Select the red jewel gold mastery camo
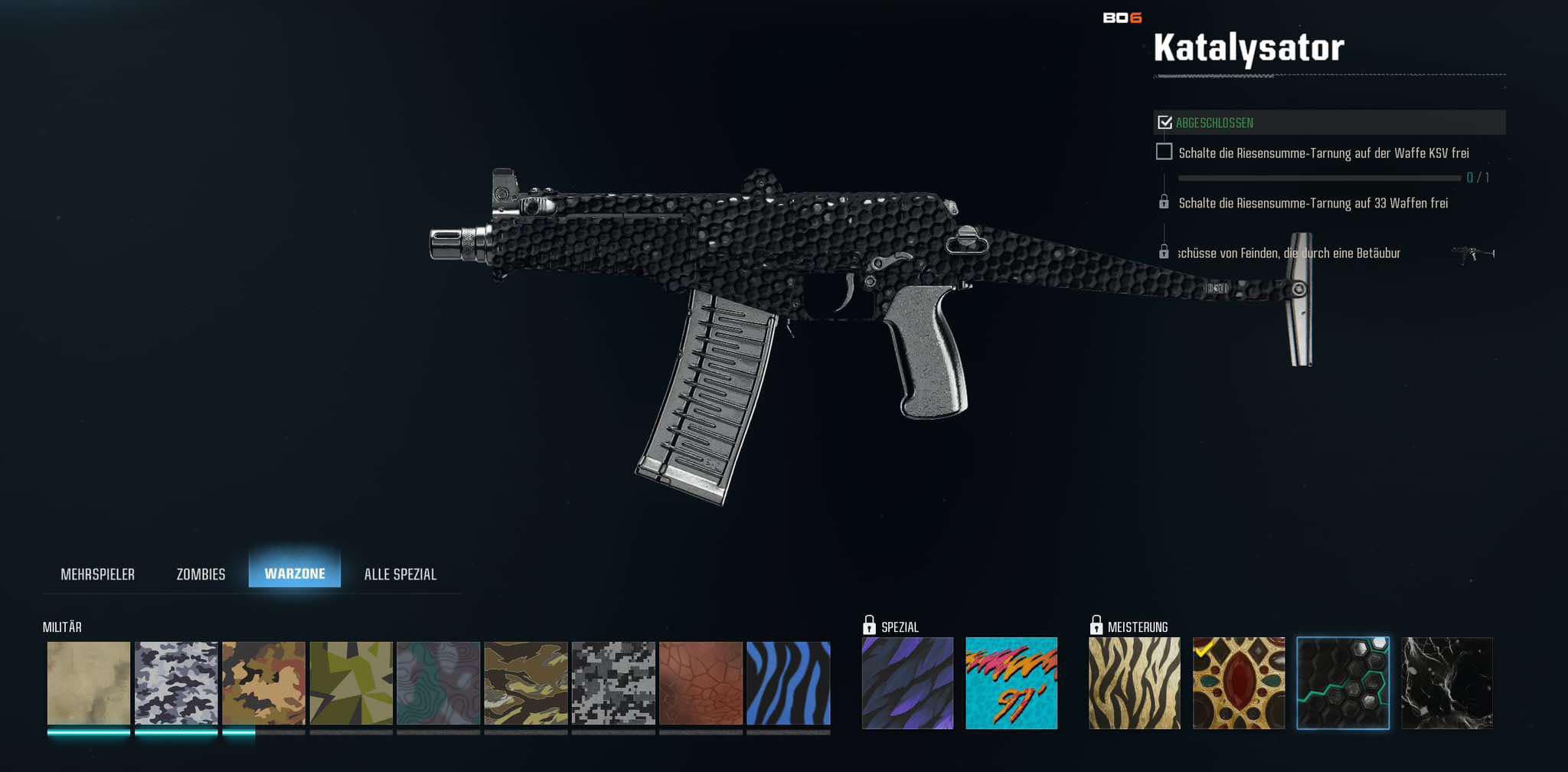The image size is (1568, 772). tap(1239, 683)
